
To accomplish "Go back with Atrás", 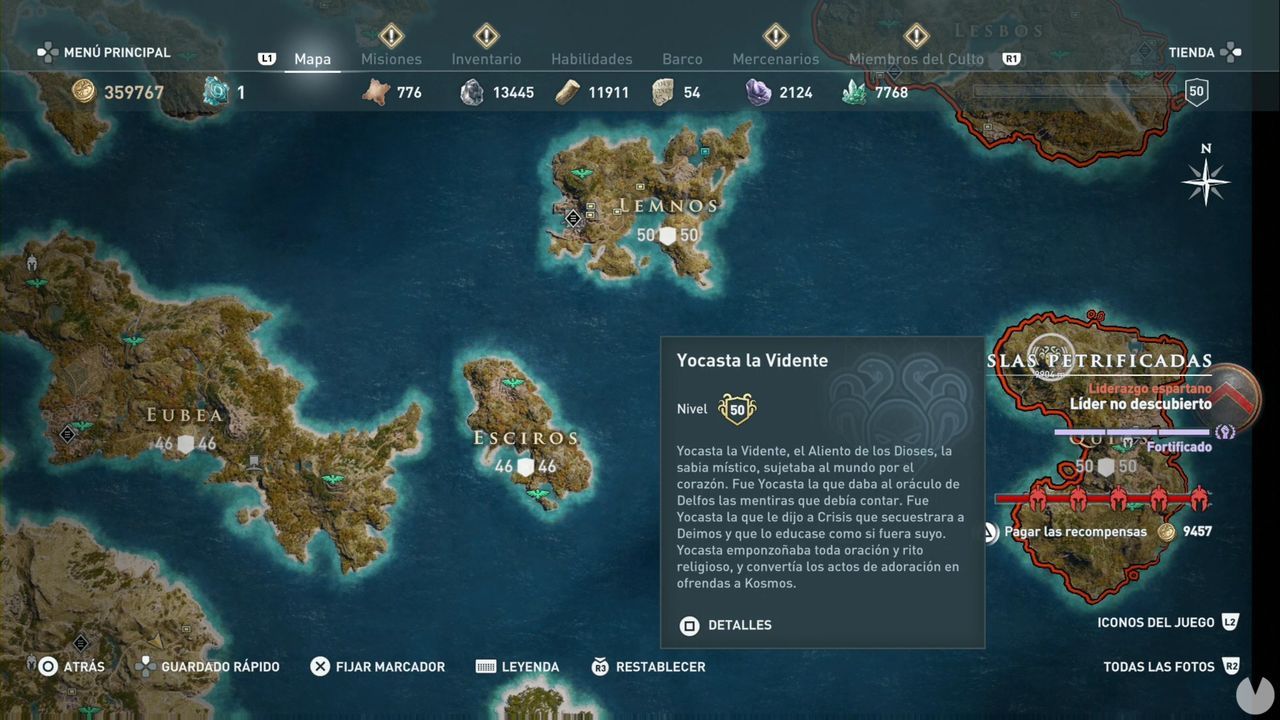I will coord(83,667).
